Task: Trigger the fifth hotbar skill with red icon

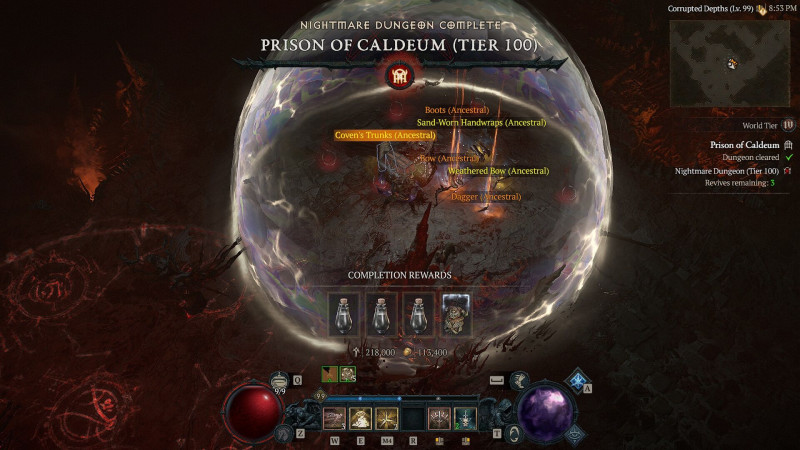Action: 439,419
